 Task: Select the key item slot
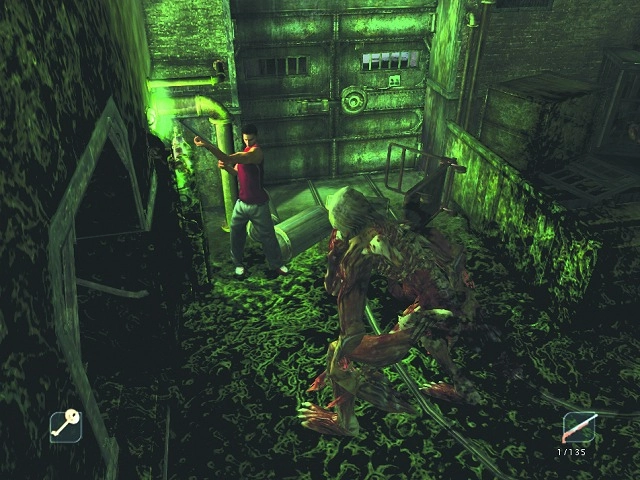[x=66, y=427]
